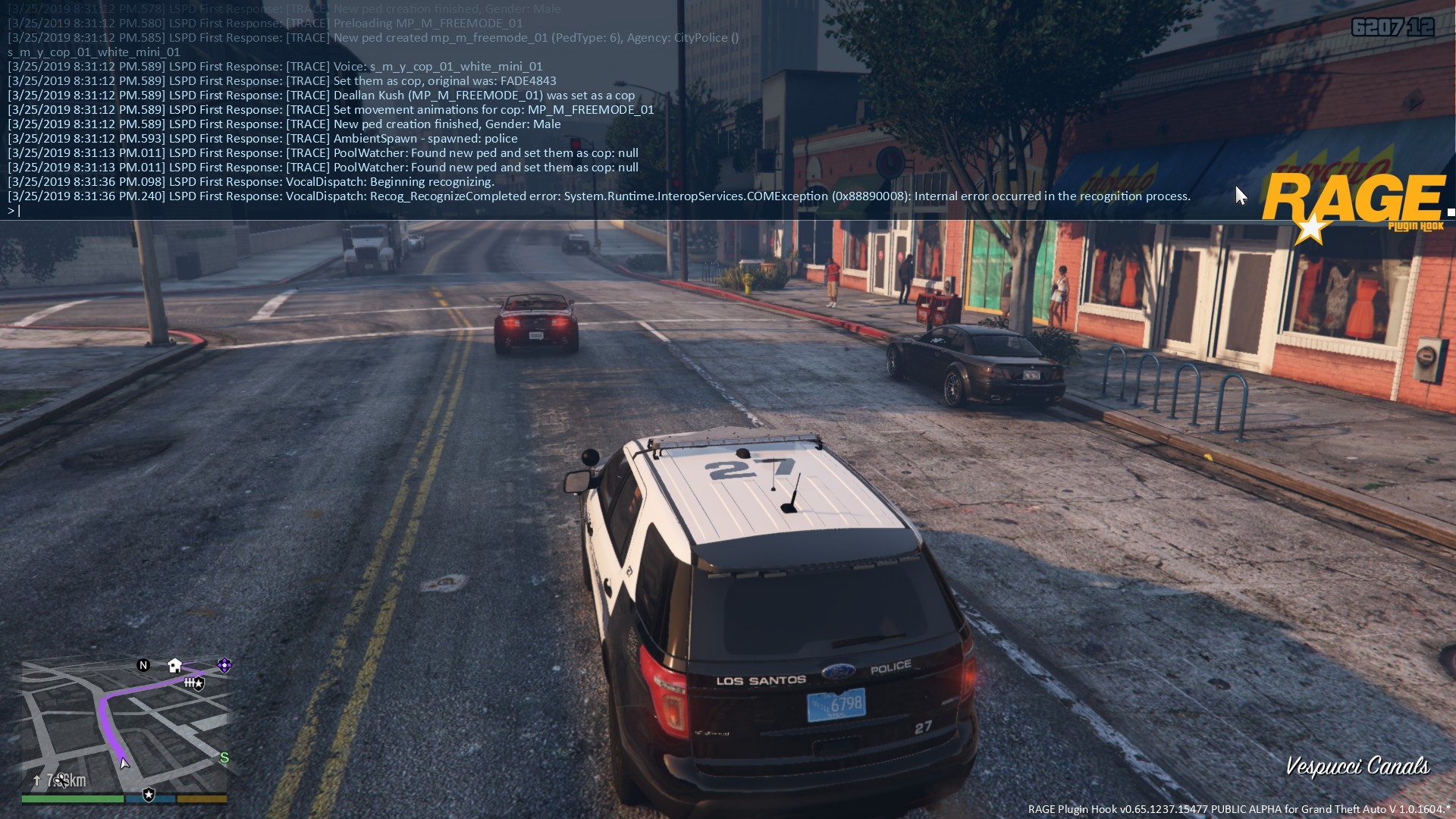Select the north compass marker on minimap
Screen dimensions: 1456x819
click(x=143, y=665)
